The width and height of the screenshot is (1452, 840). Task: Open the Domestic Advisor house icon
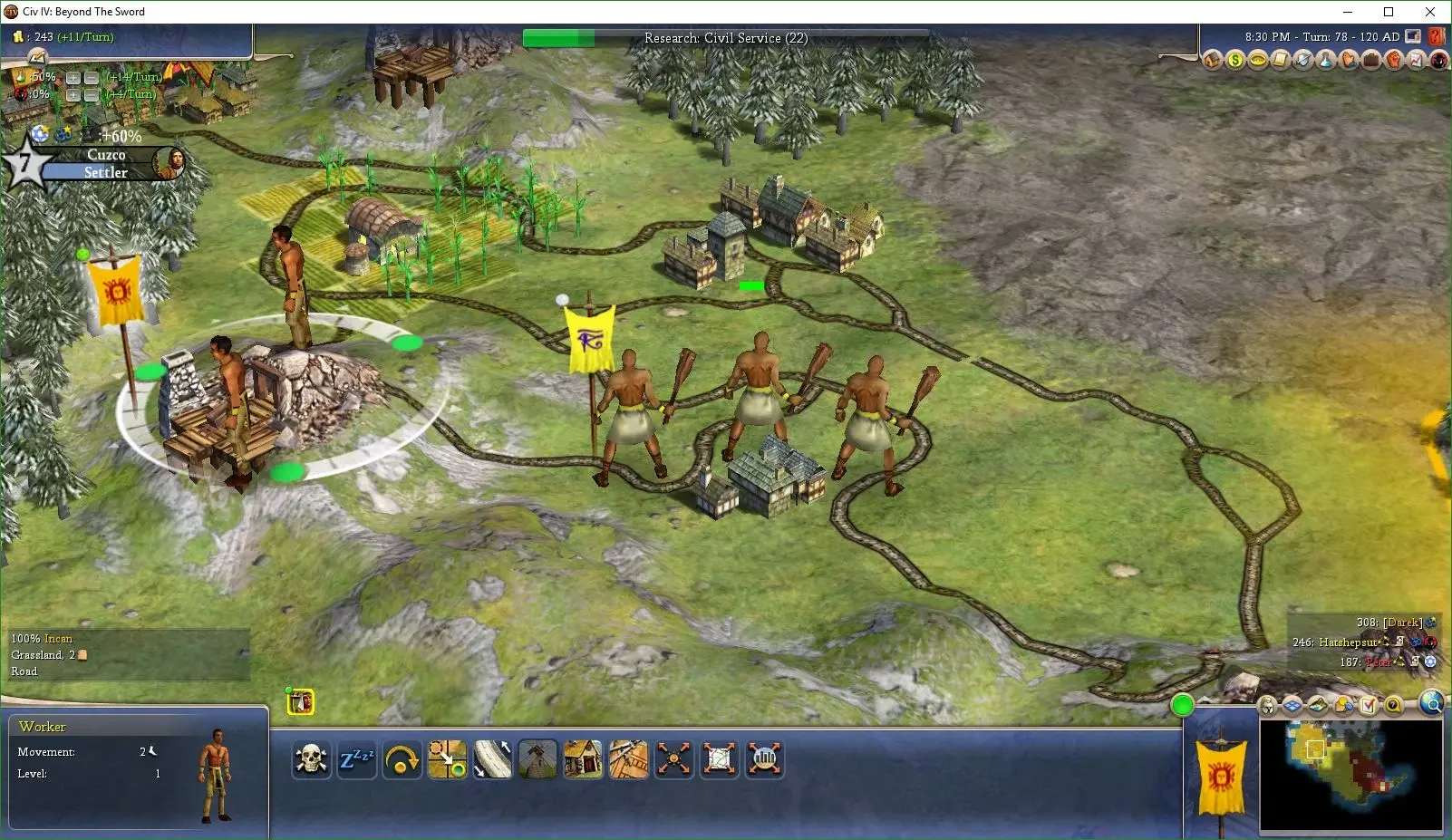(1213, 60)
